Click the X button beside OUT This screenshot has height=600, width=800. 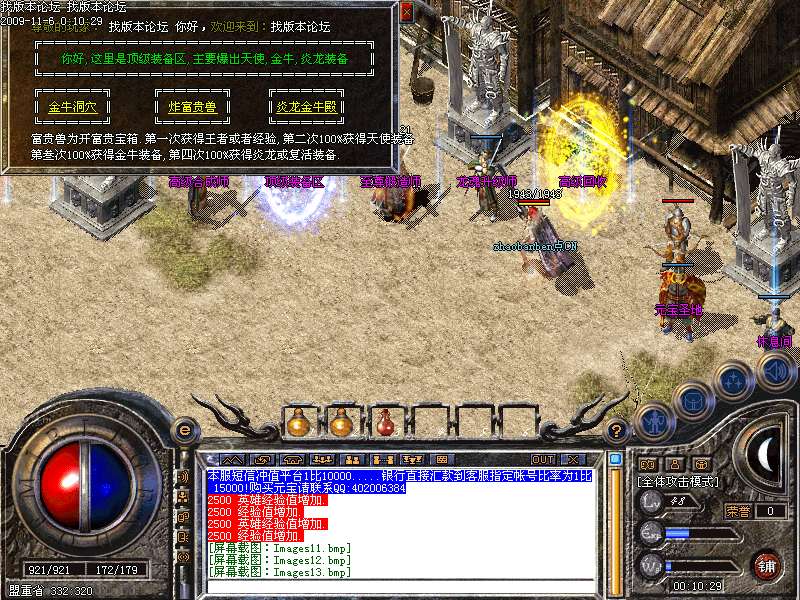point(574,460)
